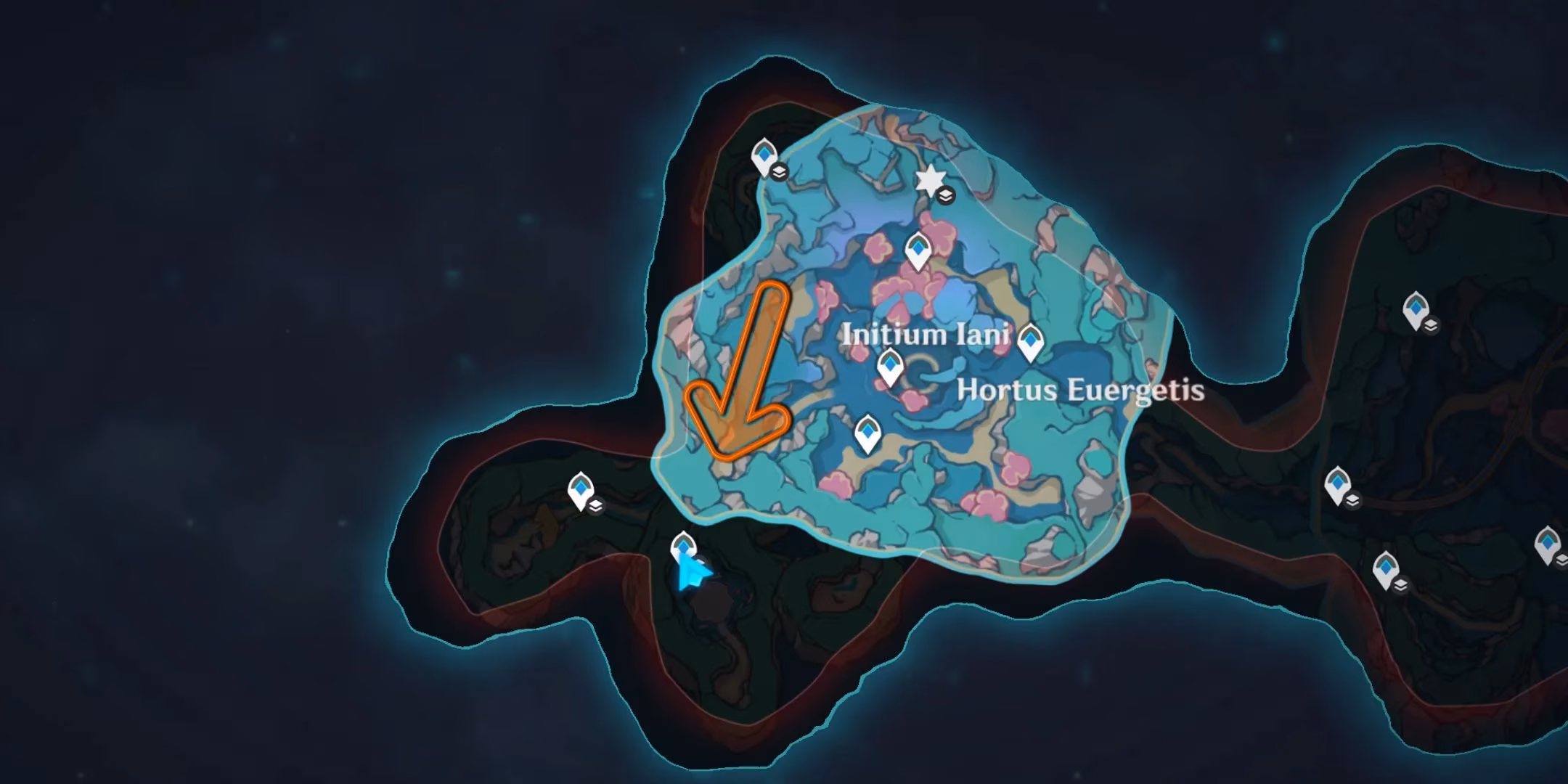Click the Hortus Euergetis location label
Image resolution: width=1568 pixels, height=784 pixels.
1080,391
